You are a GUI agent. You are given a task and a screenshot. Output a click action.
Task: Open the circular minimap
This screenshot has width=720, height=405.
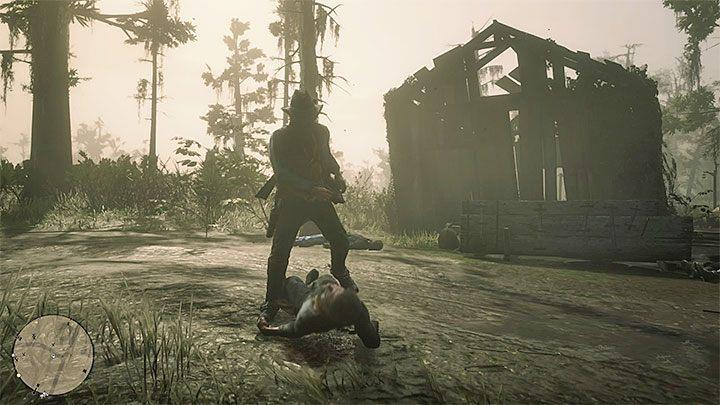click(x=53, y=355)
